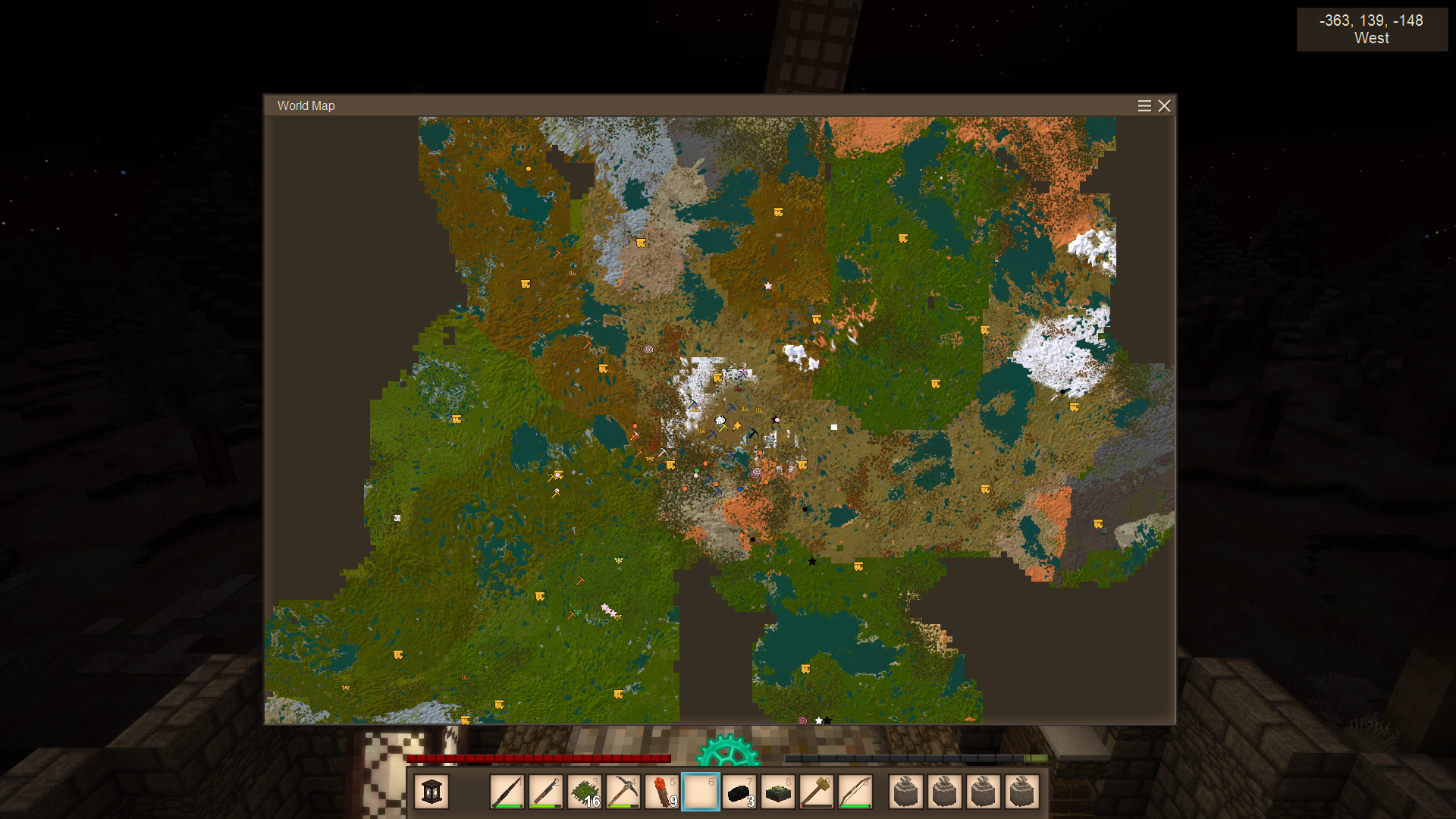Equip the hammer from the hotbar
1456x819 pixels.
tap(817, 792)
